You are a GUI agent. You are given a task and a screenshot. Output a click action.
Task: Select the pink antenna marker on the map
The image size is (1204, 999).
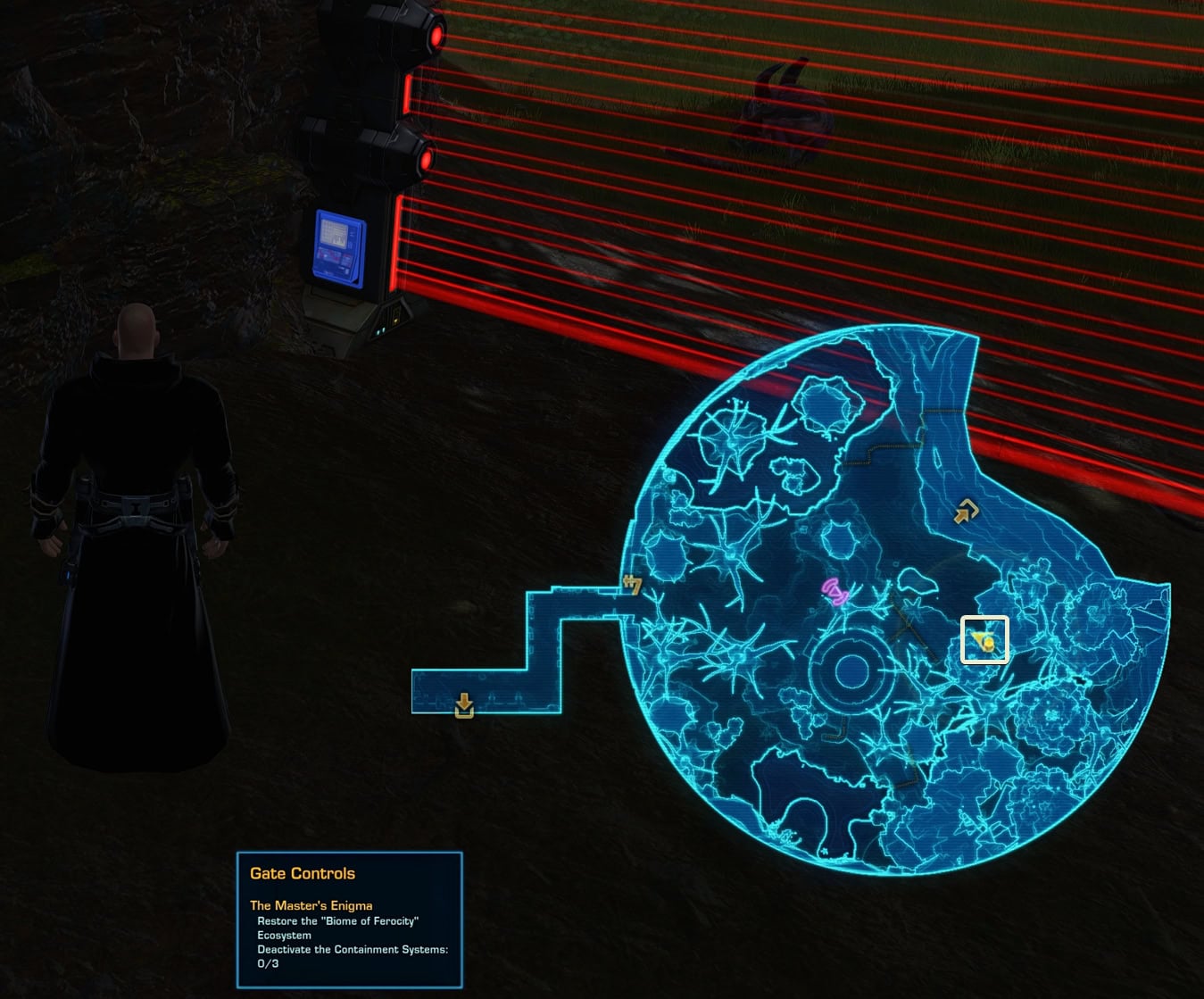[834, 590]
